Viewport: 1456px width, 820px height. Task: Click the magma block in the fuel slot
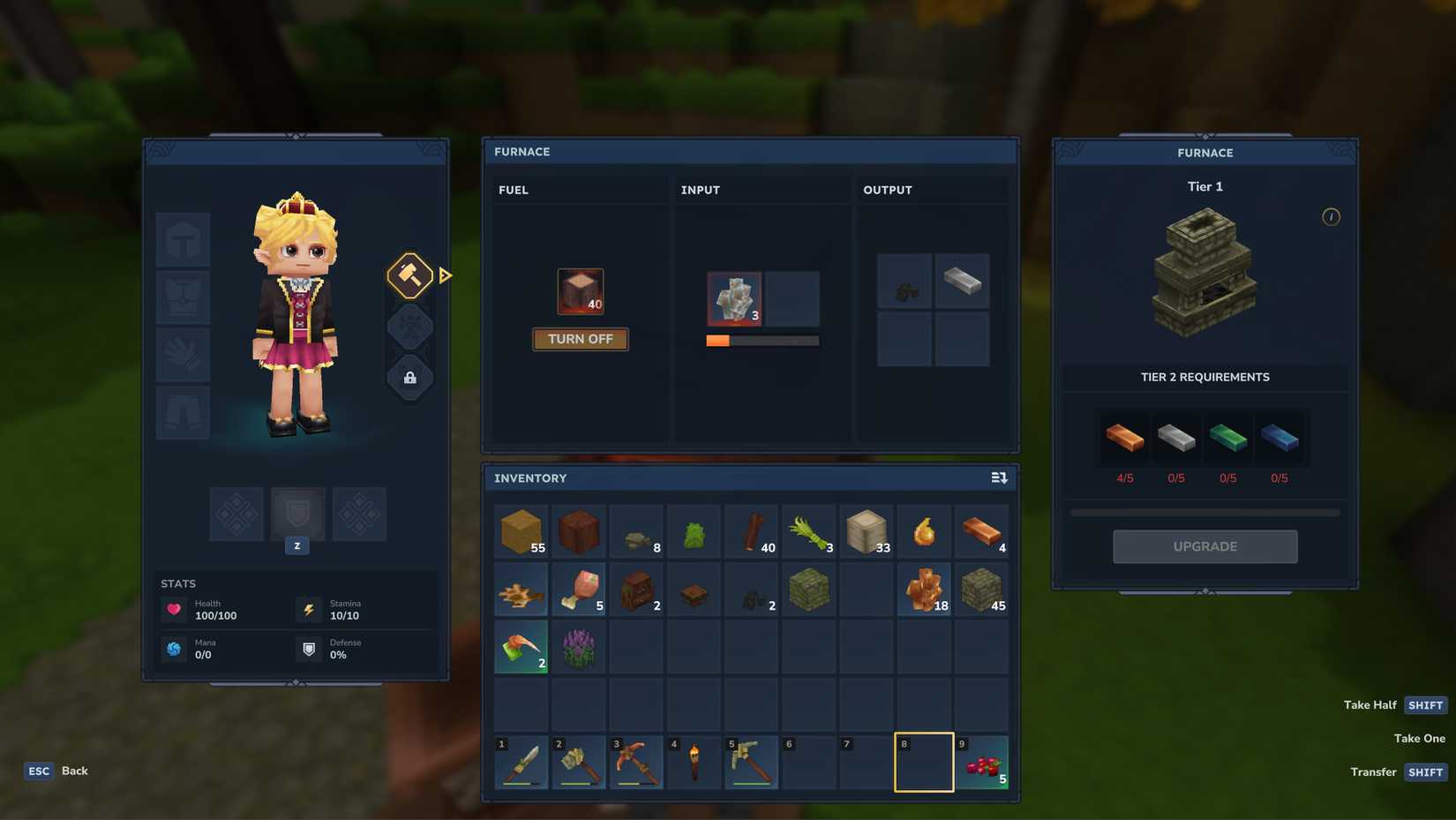tap(580, 290)
